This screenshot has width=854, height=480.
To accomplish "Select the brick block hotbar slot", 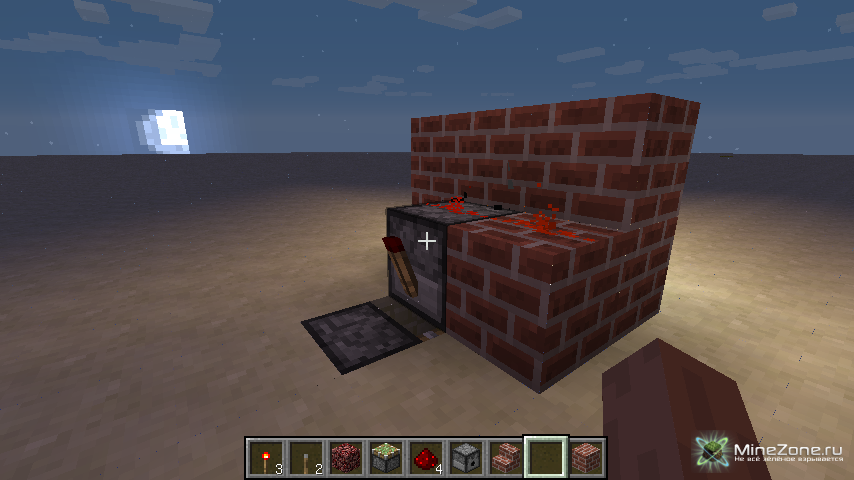I will (587, 457).
